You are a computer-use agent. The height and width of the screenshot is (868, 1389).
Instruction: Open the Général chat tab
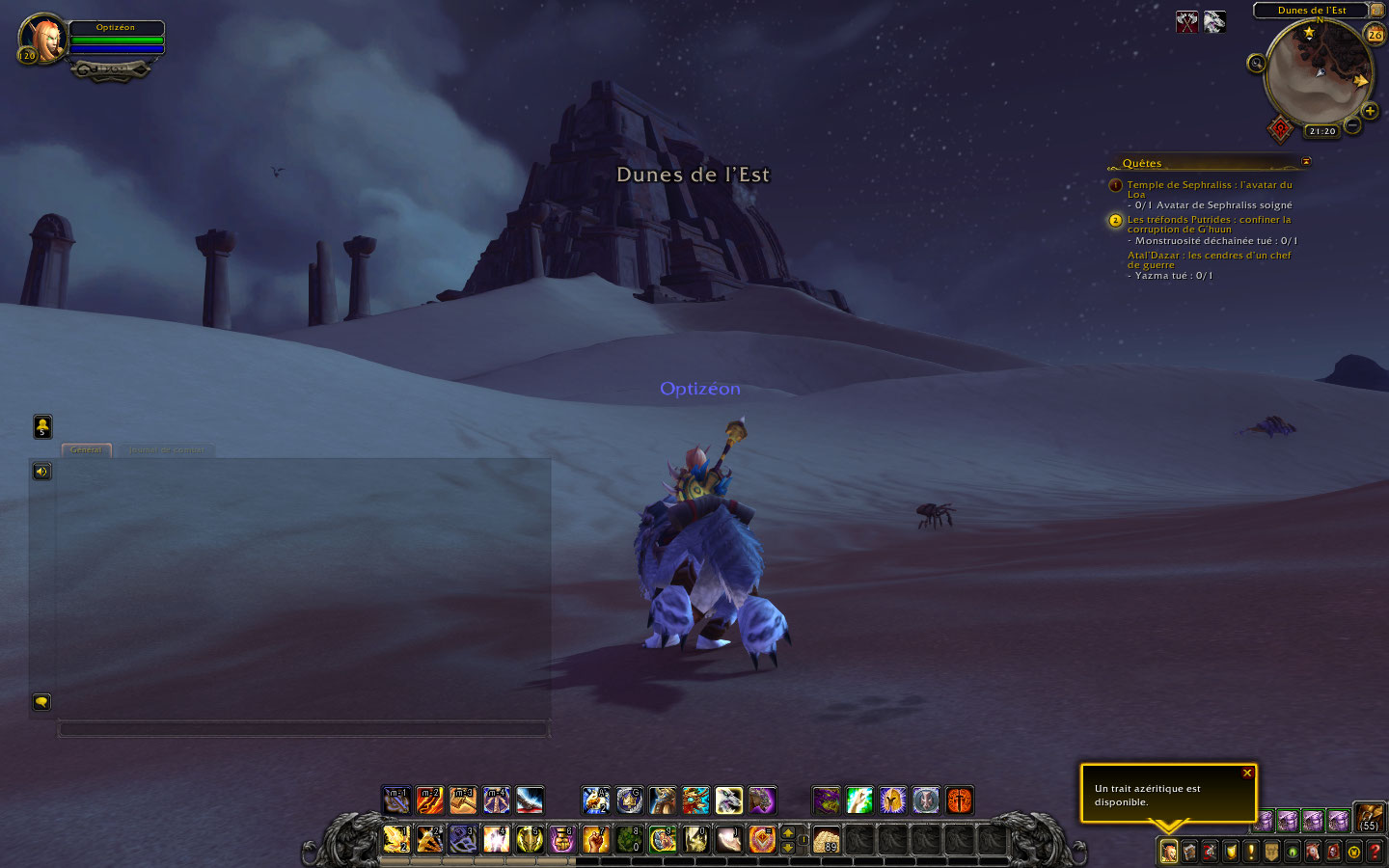coord(86,450)
